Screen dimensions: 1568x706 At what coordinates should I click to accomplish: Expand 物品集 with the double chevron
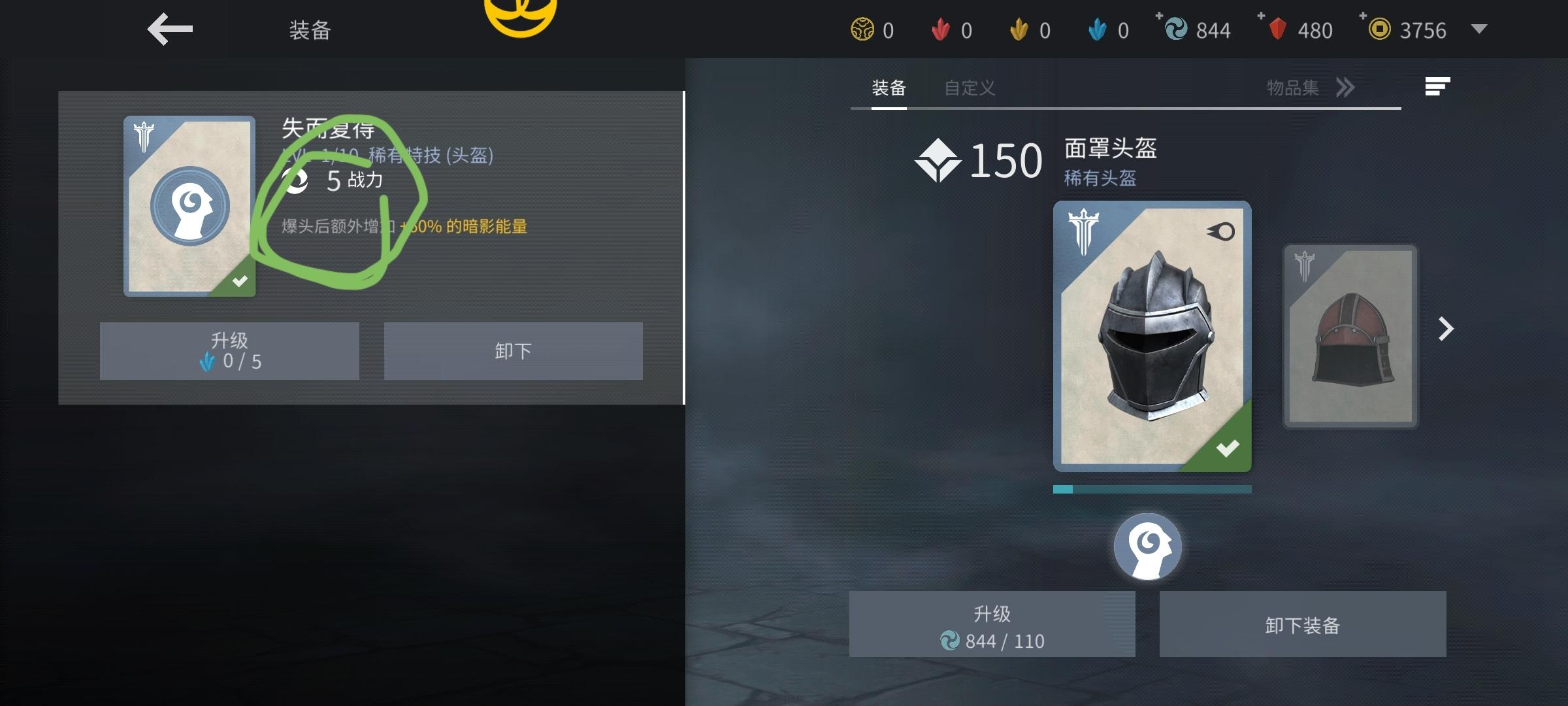pos(1345,87)
